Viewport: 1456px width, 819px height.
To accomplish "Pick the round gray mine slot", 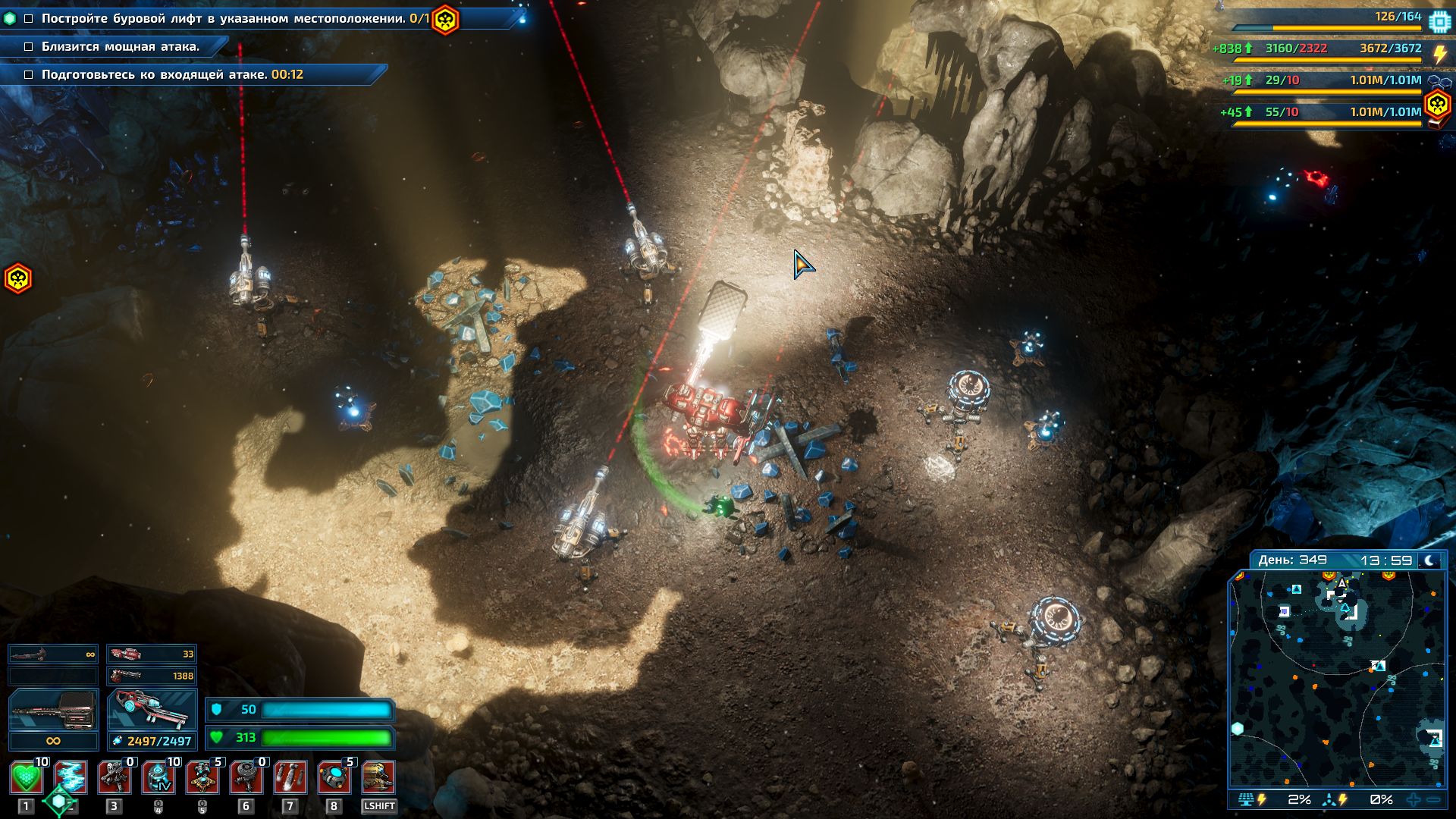I will [246, 778].
